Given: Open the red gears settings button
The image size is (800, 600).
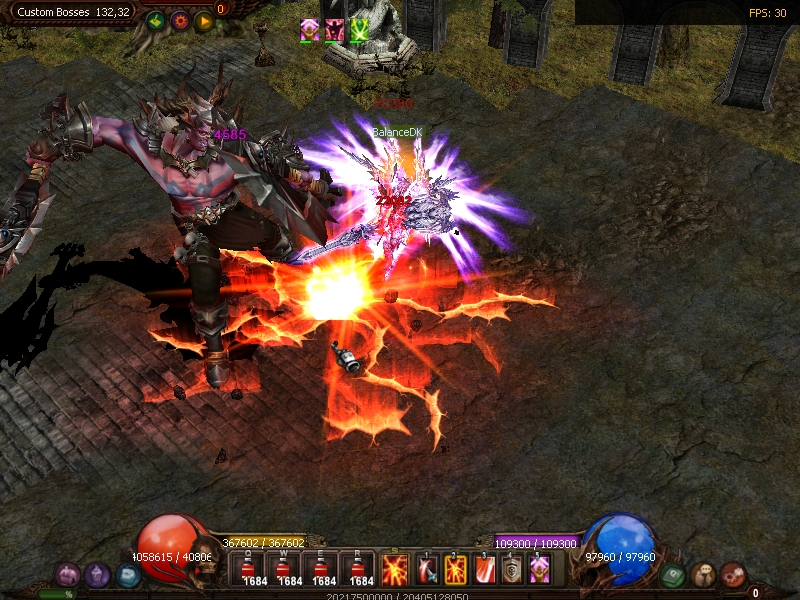Looking at the screenshot, I should tap(733, 575).
